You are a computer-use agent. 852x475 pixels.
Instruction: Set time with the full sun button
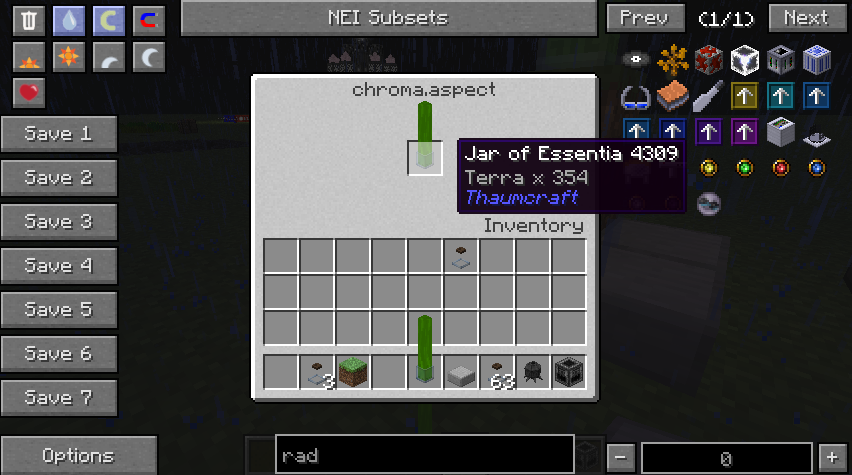pyautogui.click(x=69, y=57)
